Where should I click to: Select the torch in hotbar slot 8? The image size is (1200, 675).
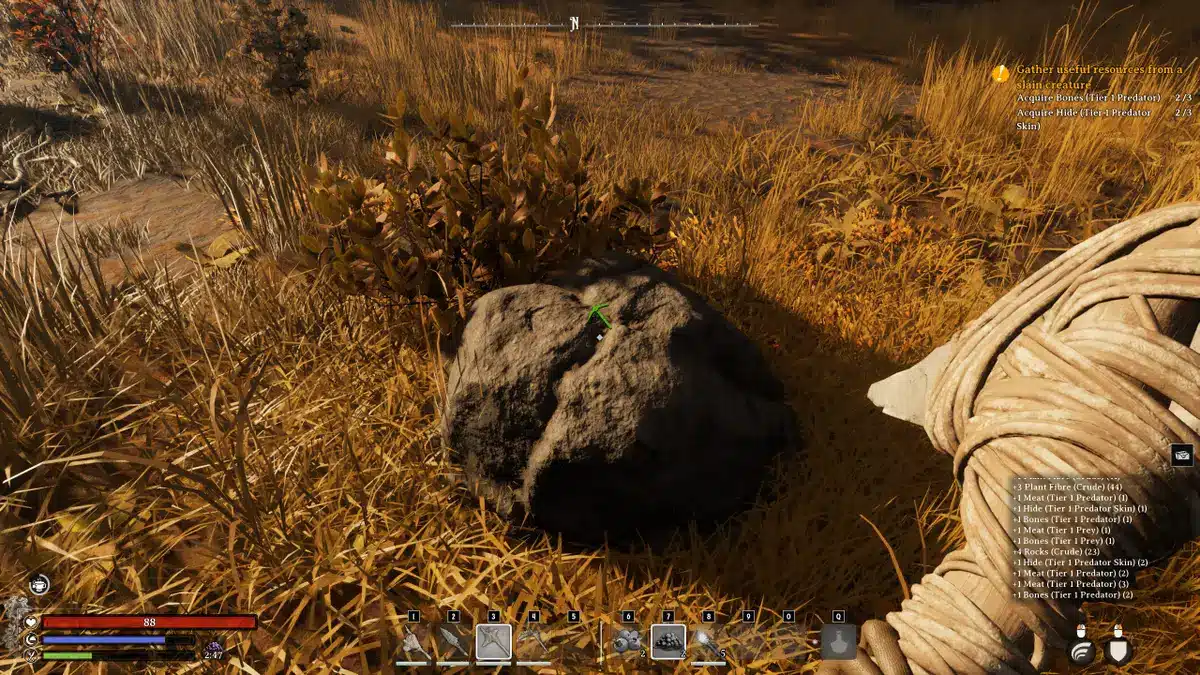[x=708, y=642]
